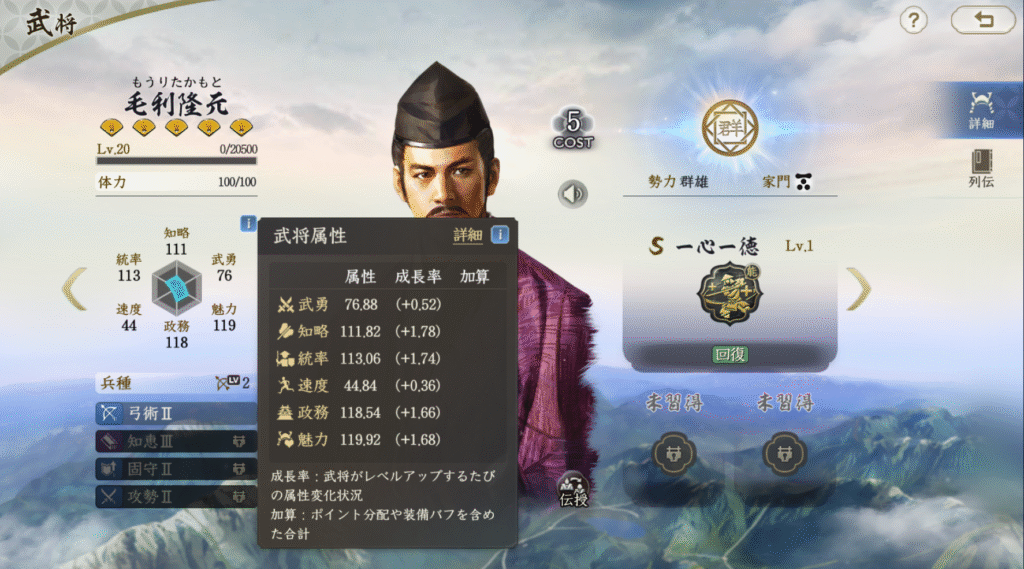The height and width of the screenshot is (569, 1024).
Task: Open the help question mark button
Action: tap(913, 20)
